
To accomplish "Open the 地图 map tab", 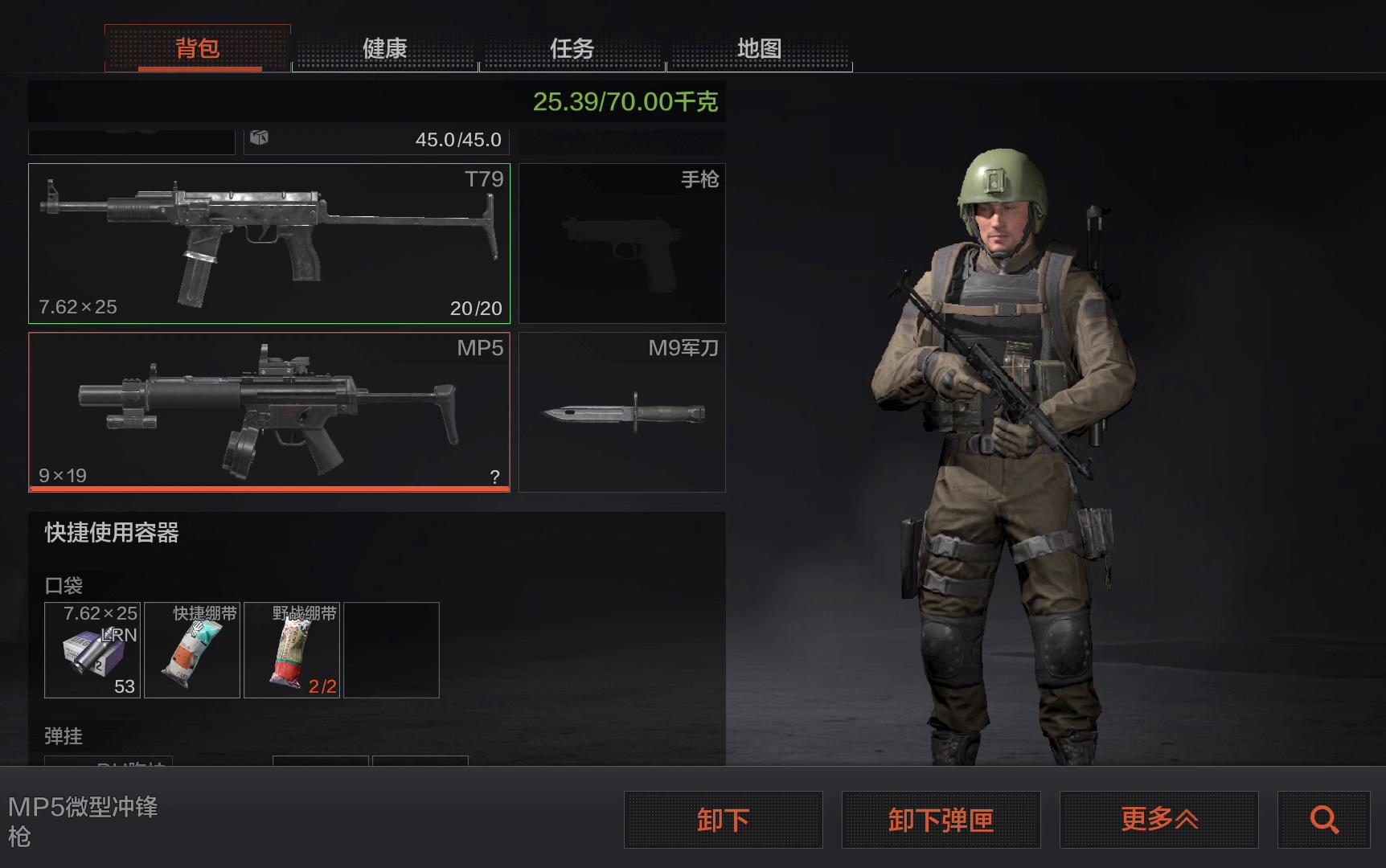I will pos(760,48).
